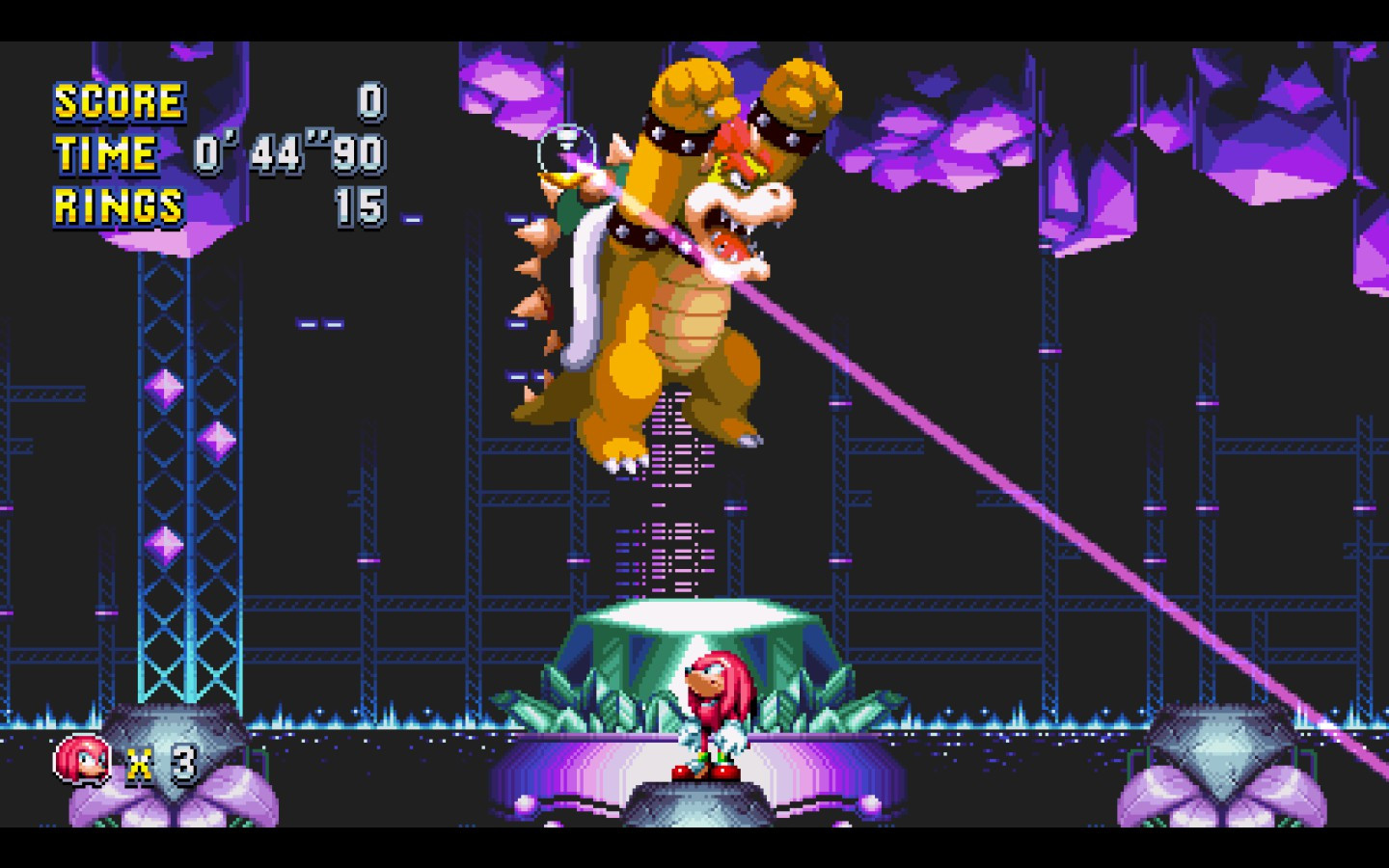
Task: Select the SCORE label in the HUD
Action: tap(118, 99)
